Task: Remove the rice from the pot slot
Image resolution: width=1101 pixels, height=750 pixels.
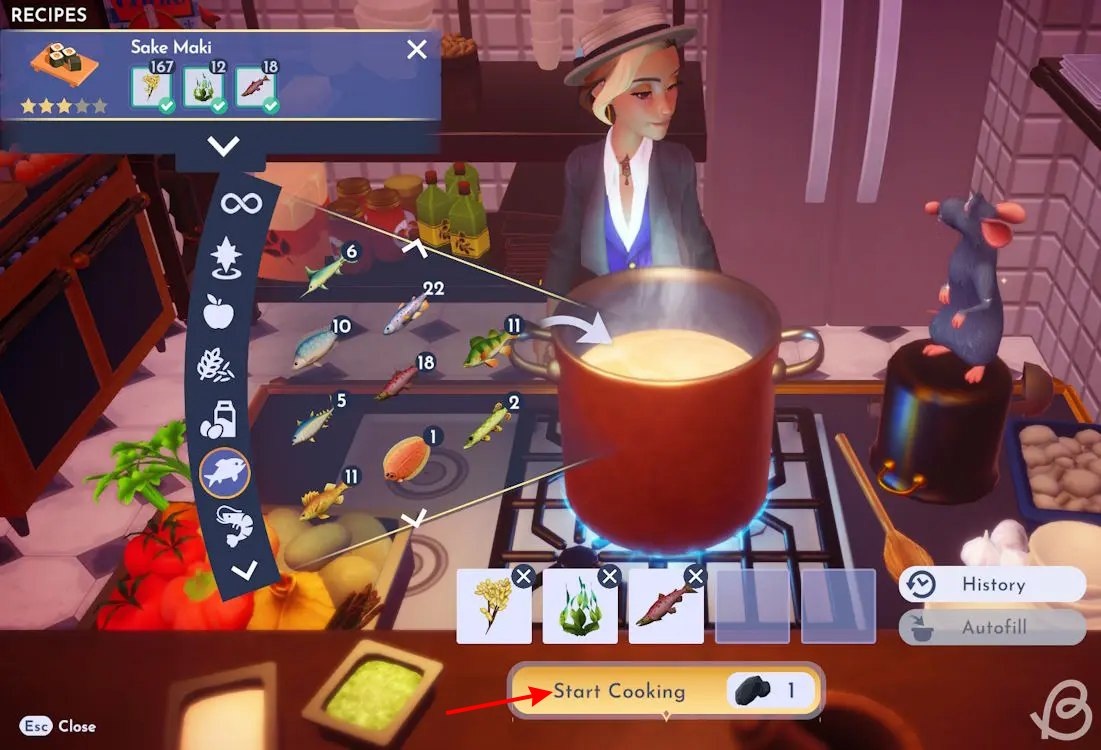Action: coord(522,576)
